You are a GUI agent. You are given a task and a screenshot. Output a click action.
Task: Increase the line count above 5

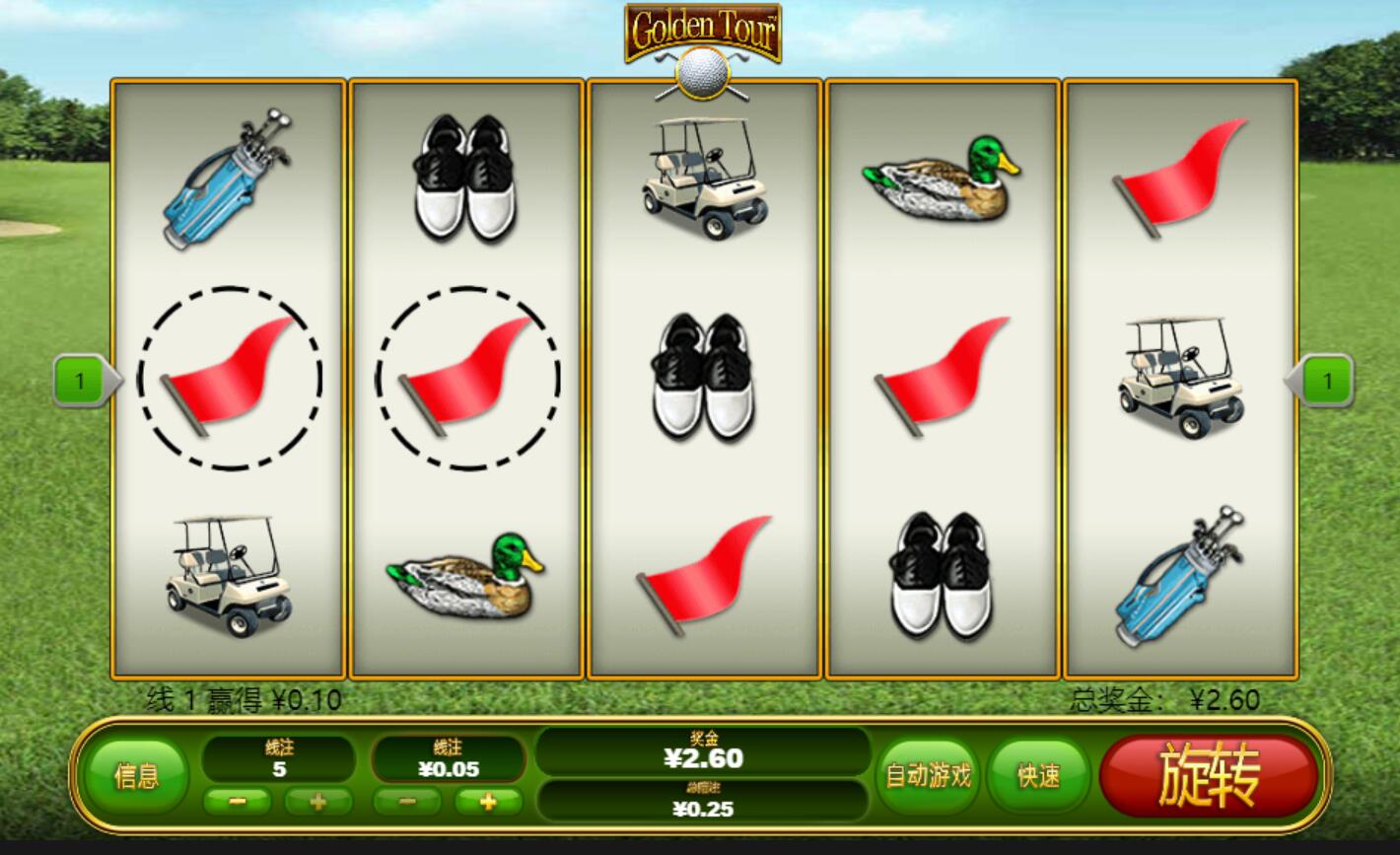(x=317, y=802)
